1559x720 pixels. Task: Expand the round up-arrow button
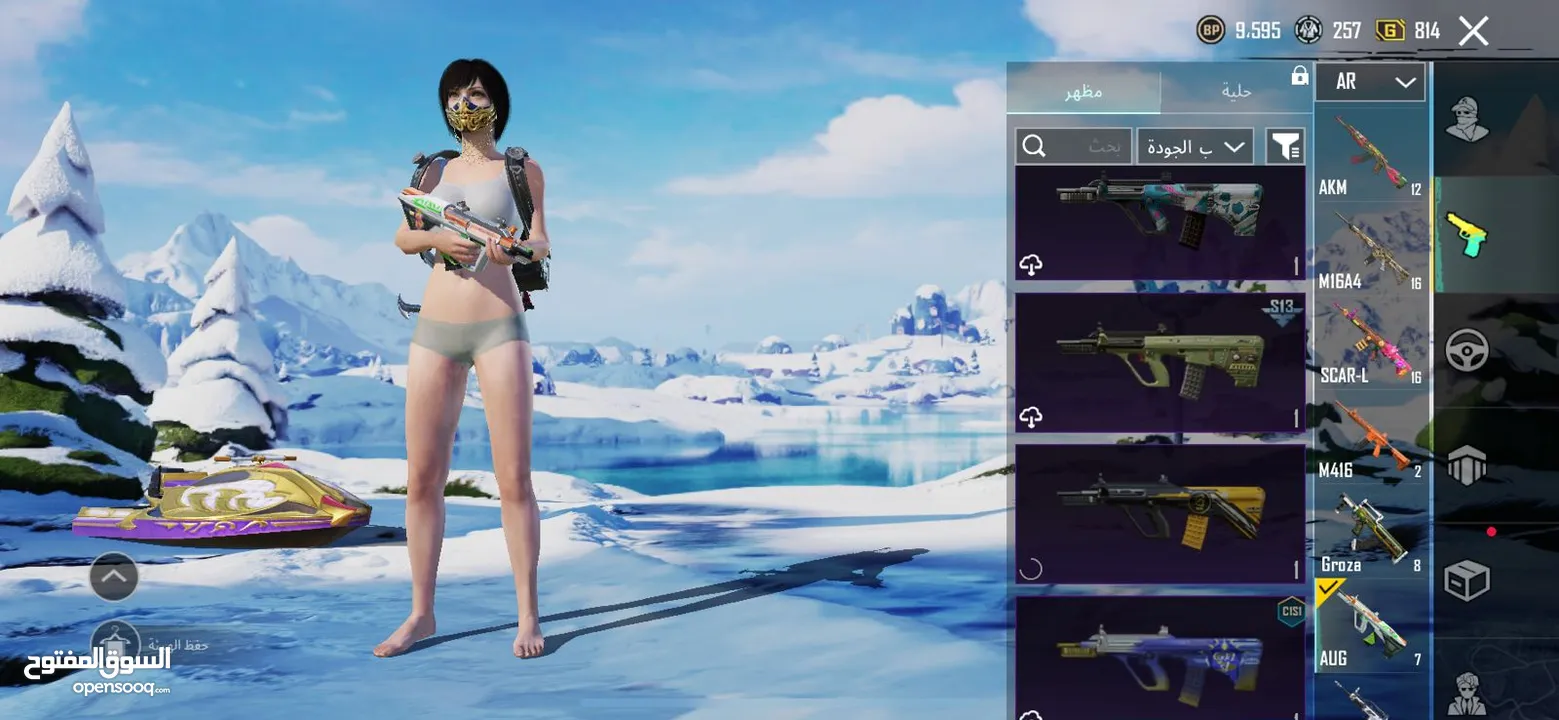tap(114, 576)
